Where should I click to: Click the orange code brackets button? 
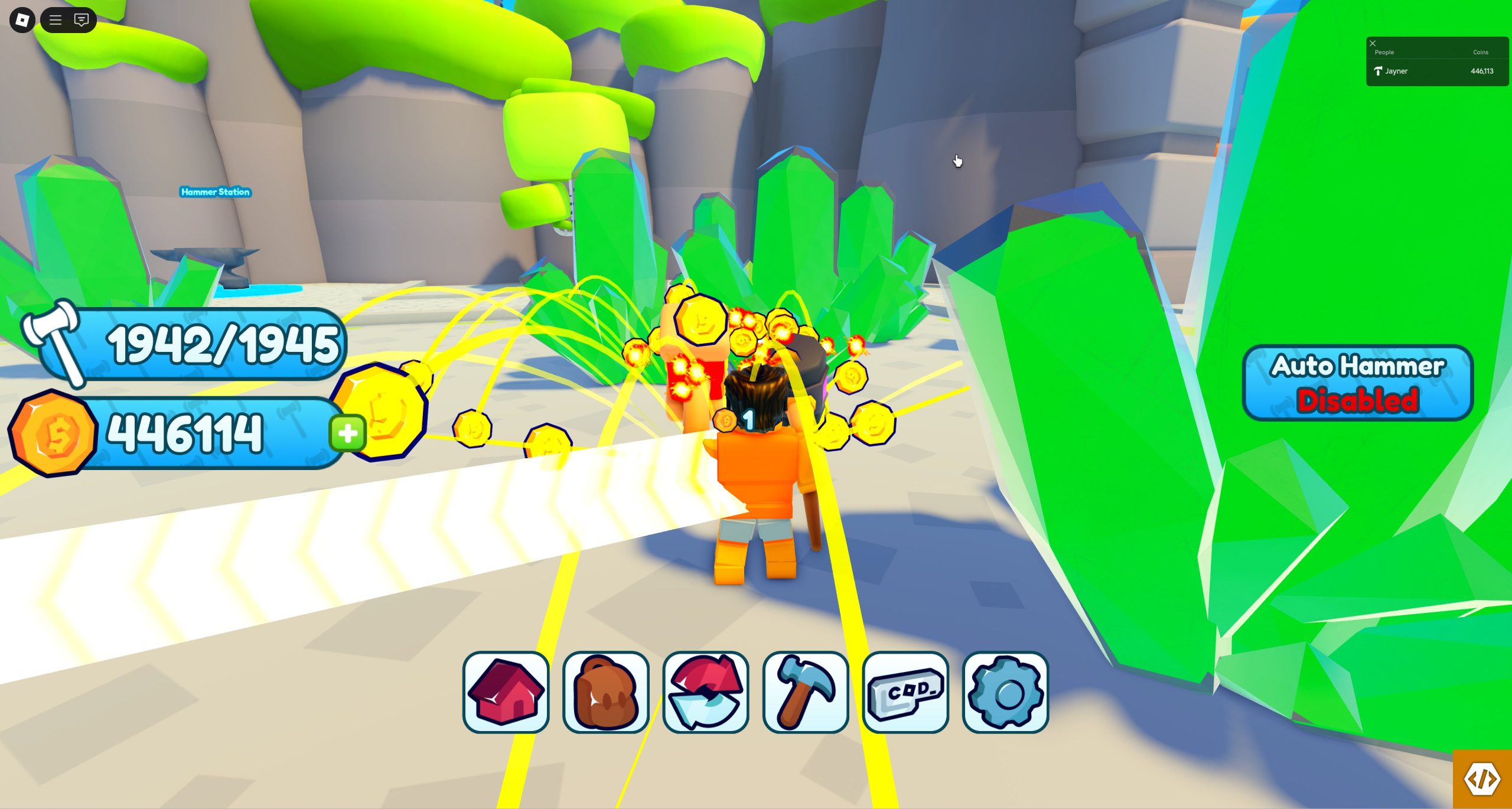(x=1482, y=779)
